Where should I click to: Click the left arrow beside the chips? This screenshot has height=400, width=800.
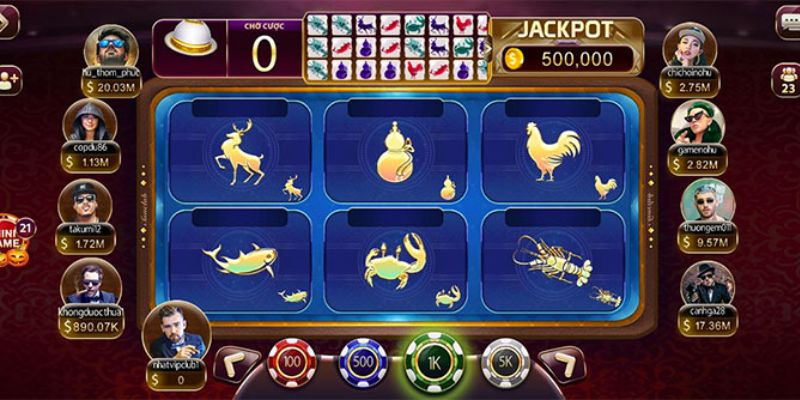237,360
